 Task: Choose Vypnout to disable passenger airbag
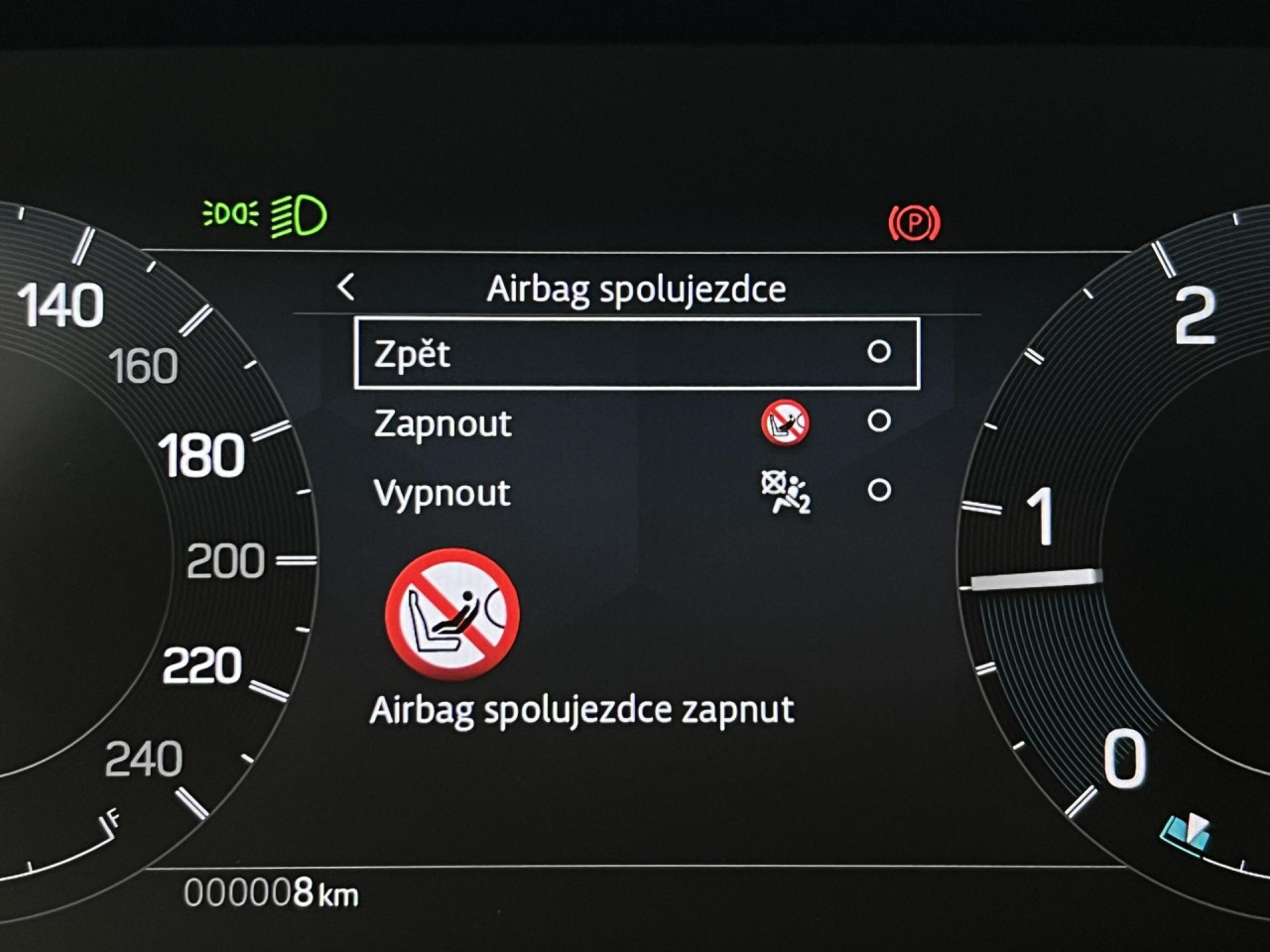pos(636,492)
